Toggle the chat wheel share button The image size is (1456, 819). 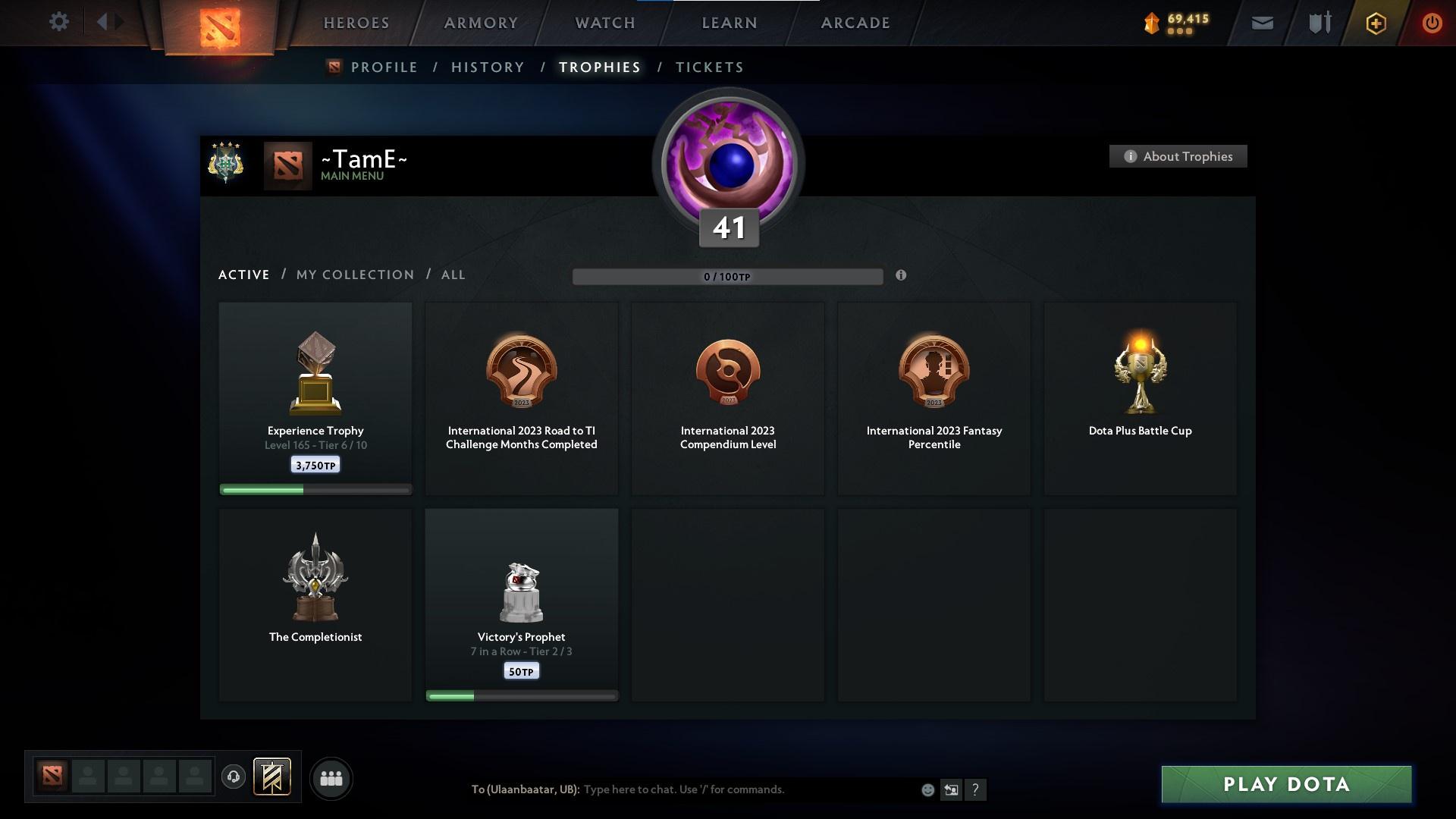(951, 789)
